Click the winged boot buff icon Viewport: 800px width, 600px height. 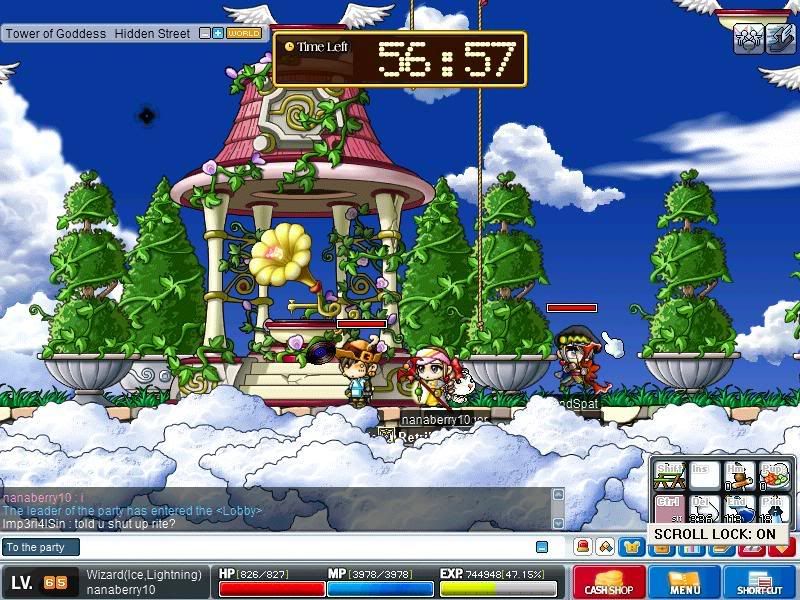pos(778,38)
